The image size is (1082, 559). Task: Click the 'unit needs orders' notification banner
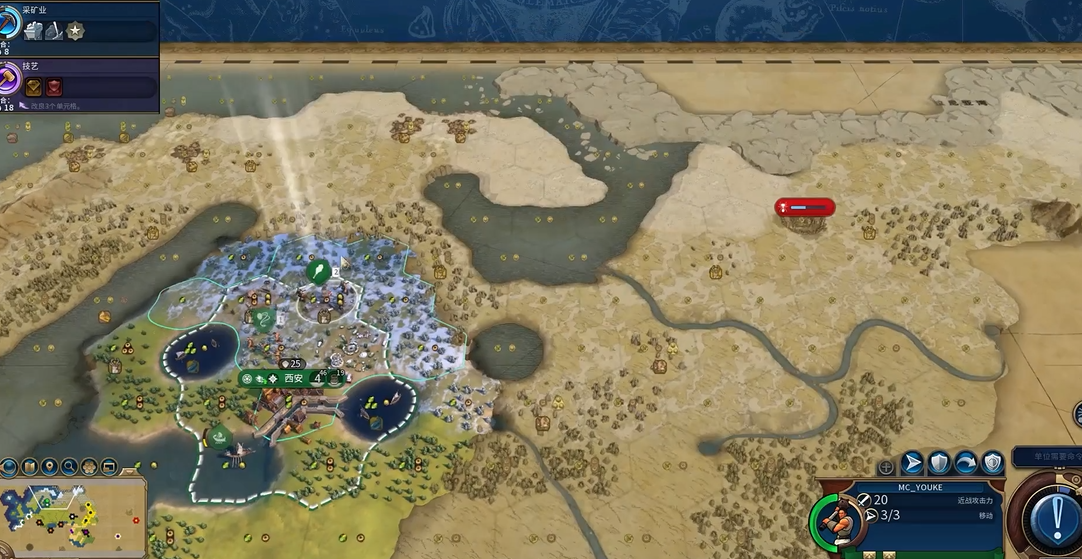(1046, 457)
